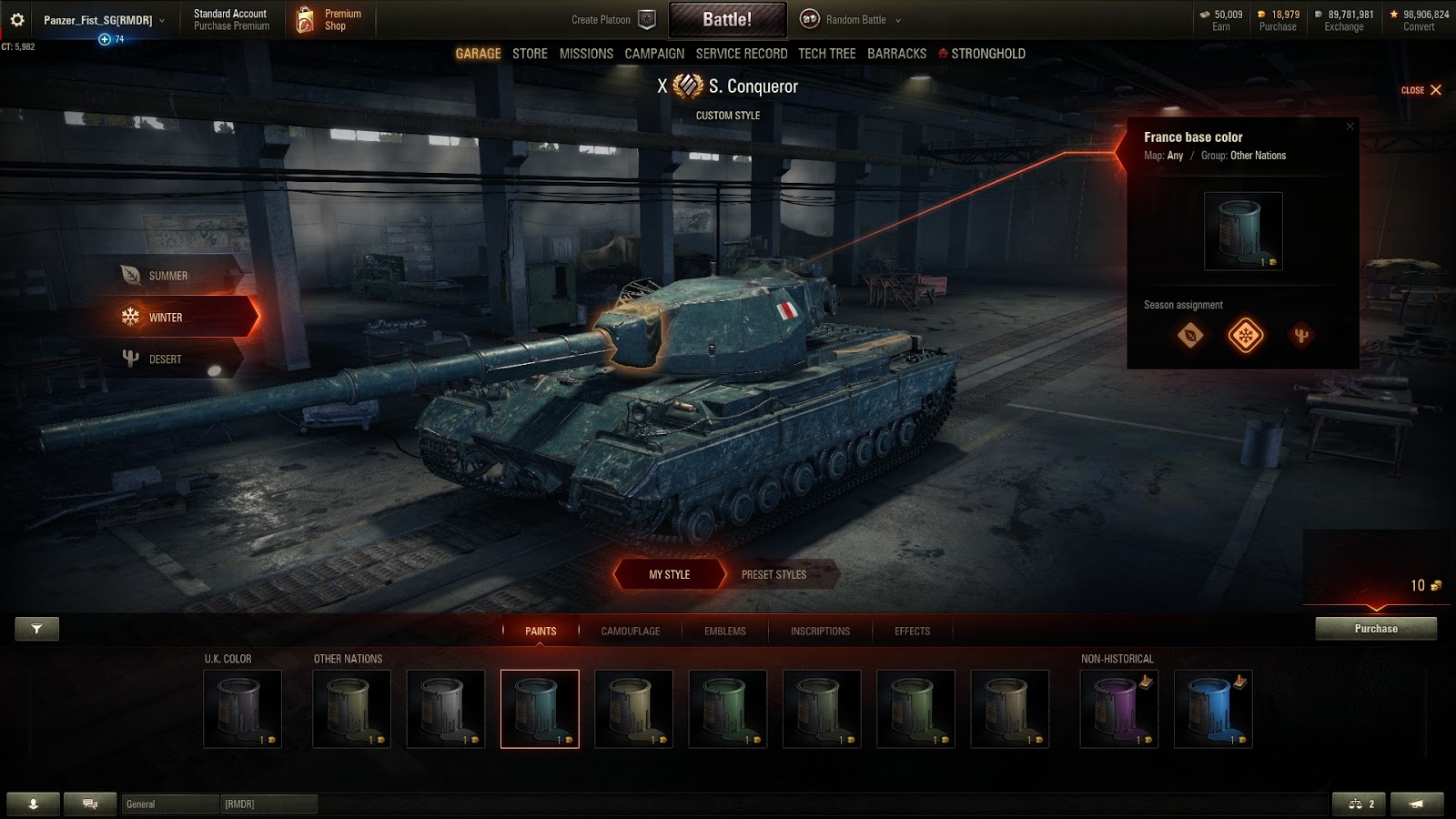Open the Camouflage tab
The image size is (1456, 819).
click(x=630, y=631)
